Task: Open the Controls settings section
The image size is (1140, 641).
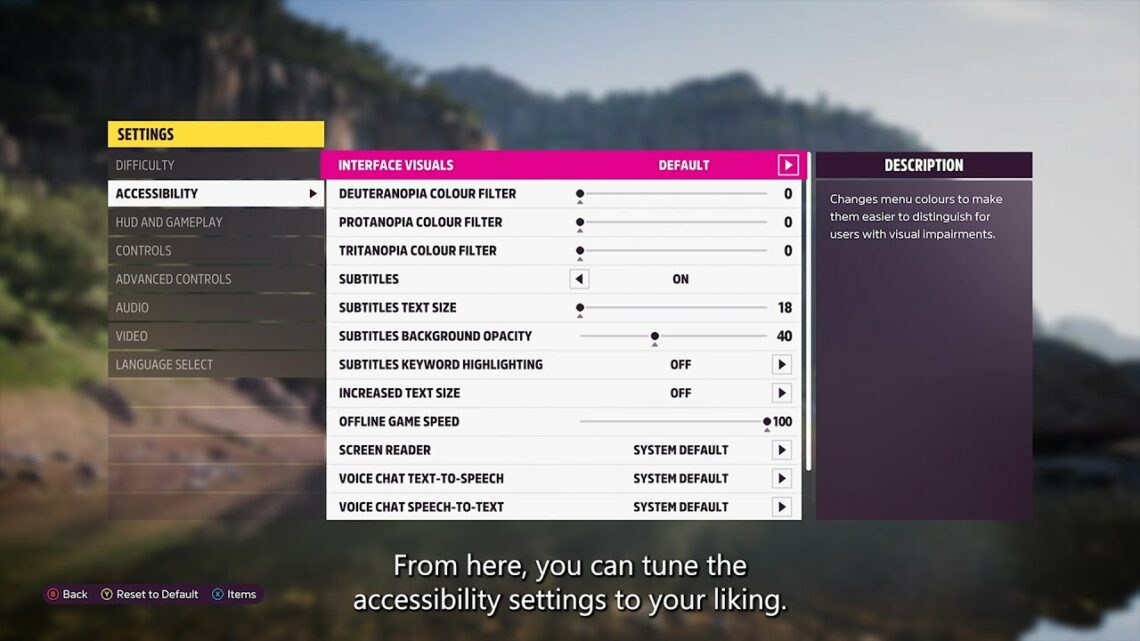Action: (144, 251)
